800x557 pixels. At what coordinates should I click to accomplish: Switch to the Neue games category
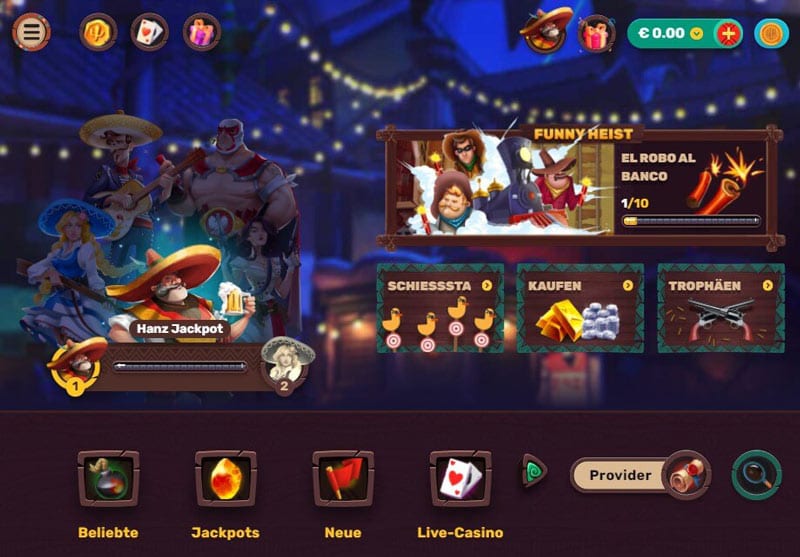click(343, 480)
